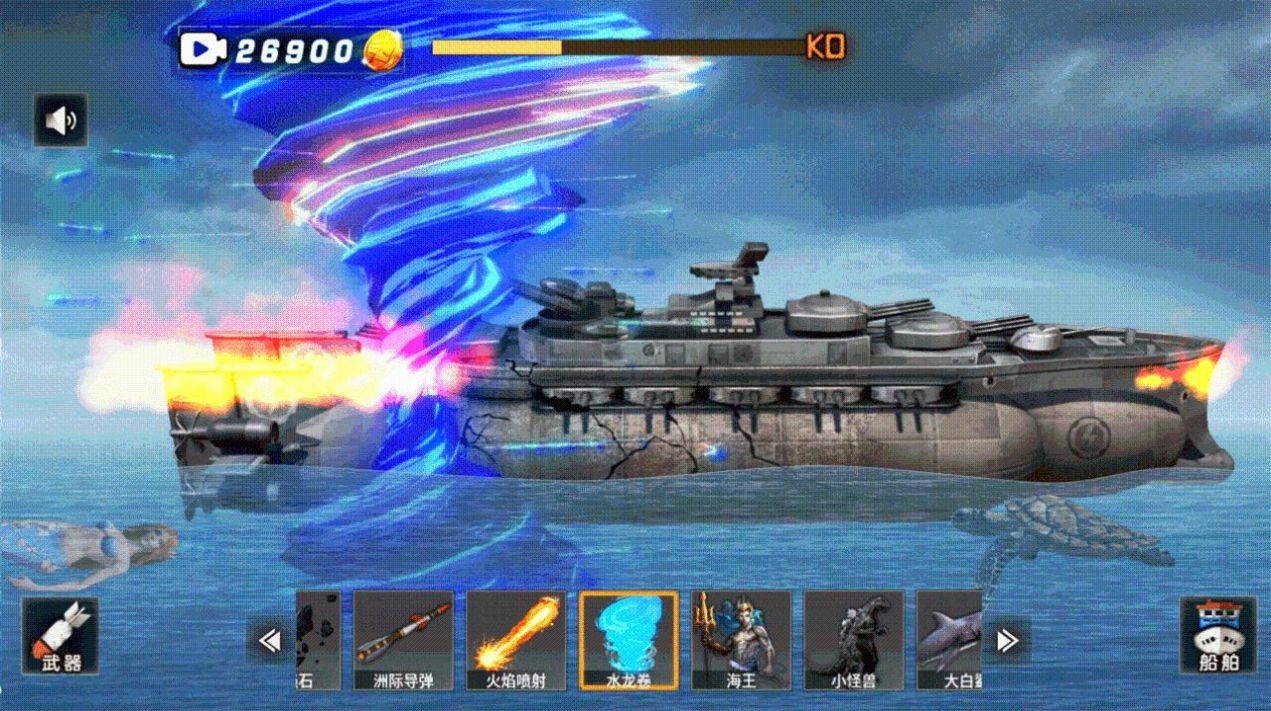This screenshot has width=1271, height=711.
Task: Select the 水龙卷 water tornado weapon
Action: [628, 640]
